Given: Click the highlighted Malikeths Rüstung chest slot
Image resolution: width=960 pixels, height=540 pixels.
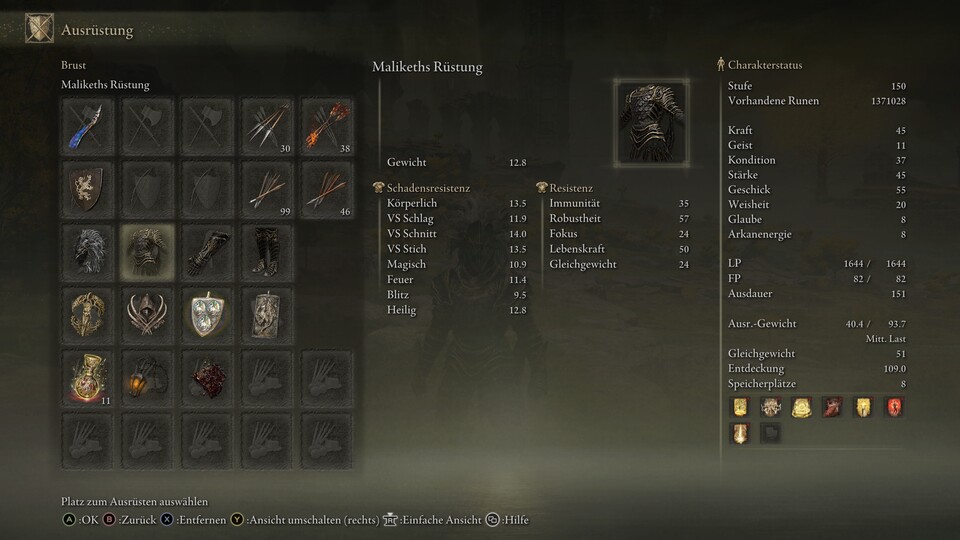Looking at the screenshot, I should [x=147, y=251].
